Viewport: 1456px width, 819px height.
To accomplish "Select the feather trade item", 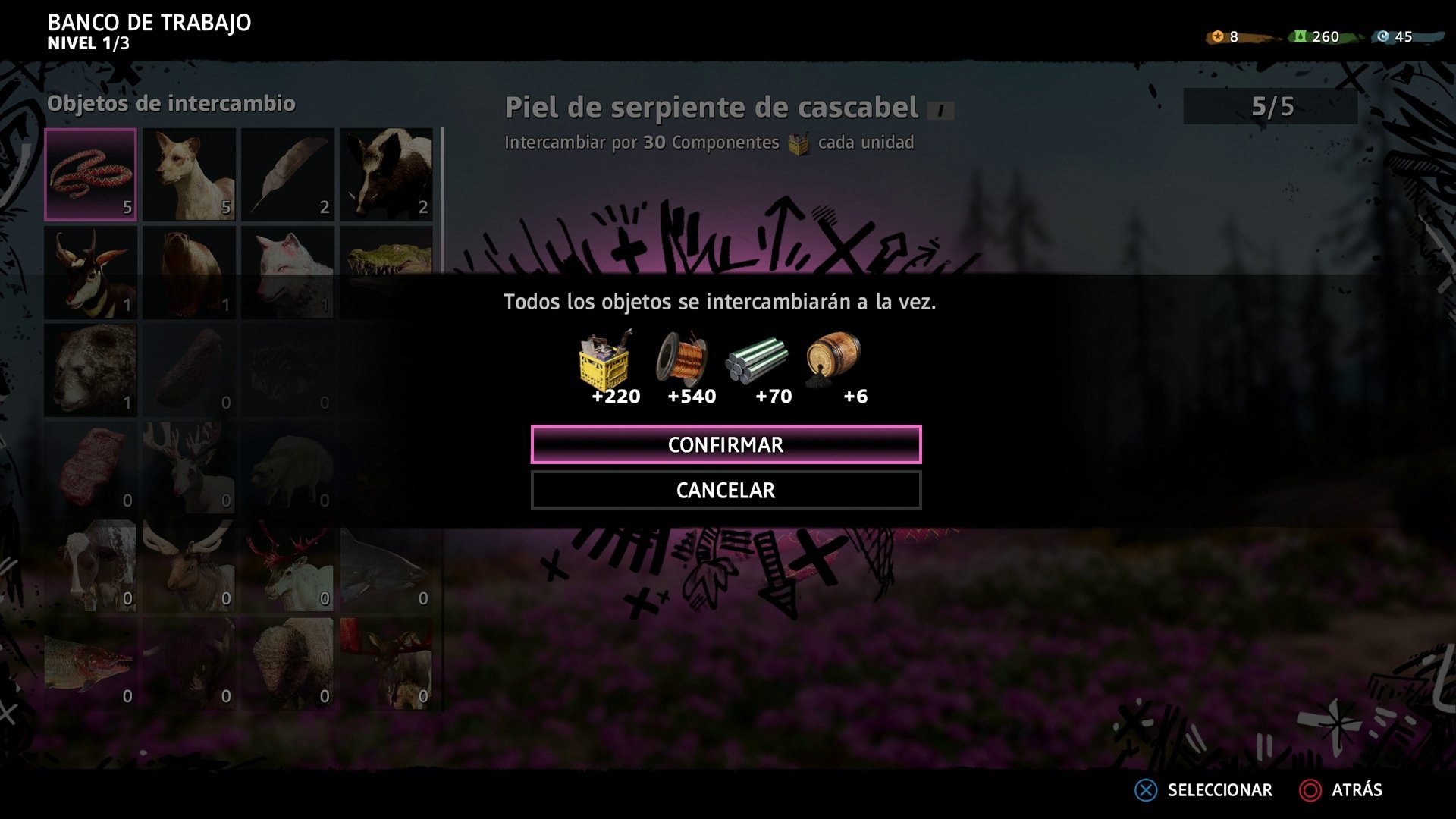I will pyautogui.click(x=287, y=174).
